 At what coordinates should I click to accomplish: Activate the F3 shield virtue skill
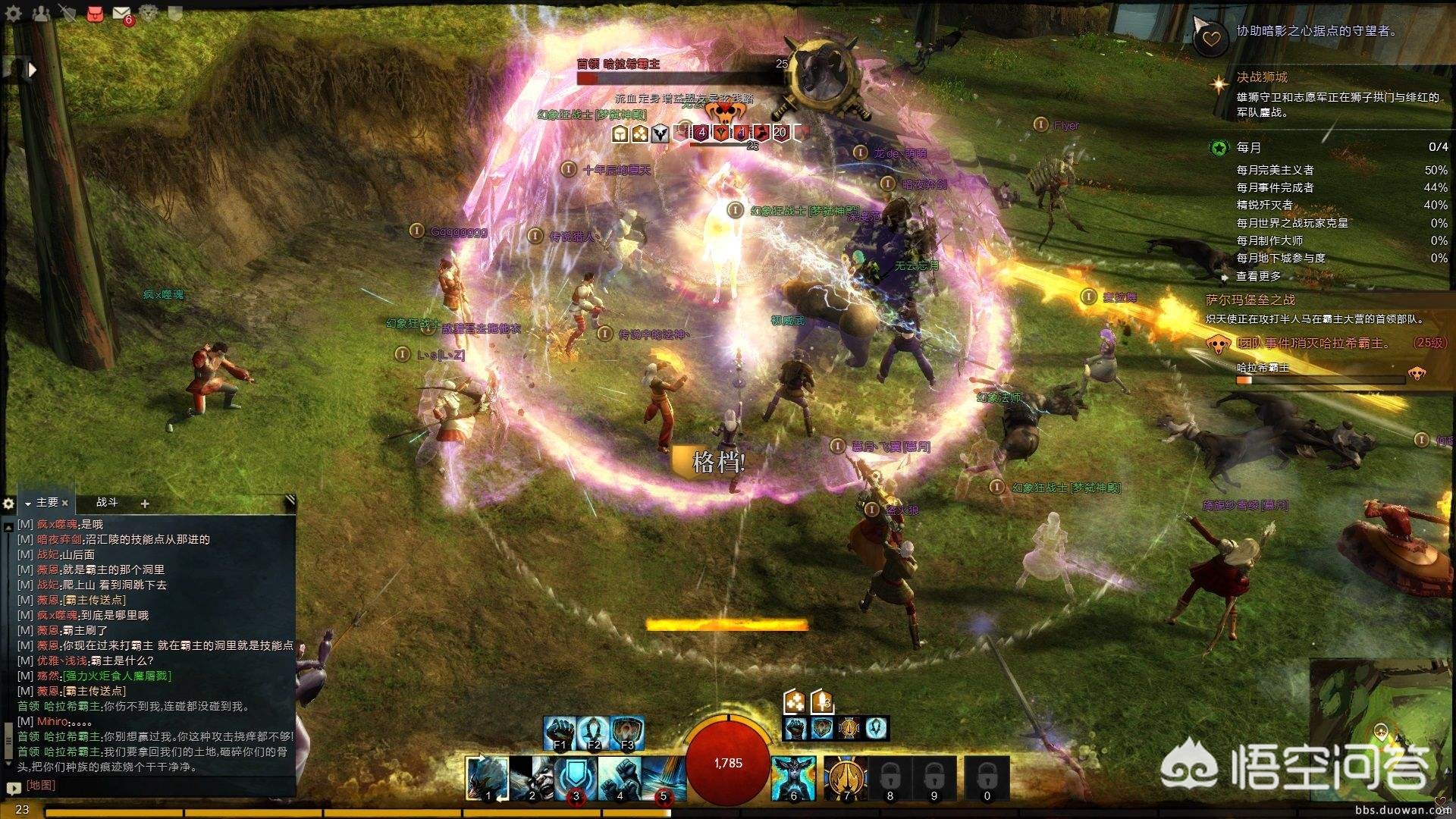[x=626, y=732]
